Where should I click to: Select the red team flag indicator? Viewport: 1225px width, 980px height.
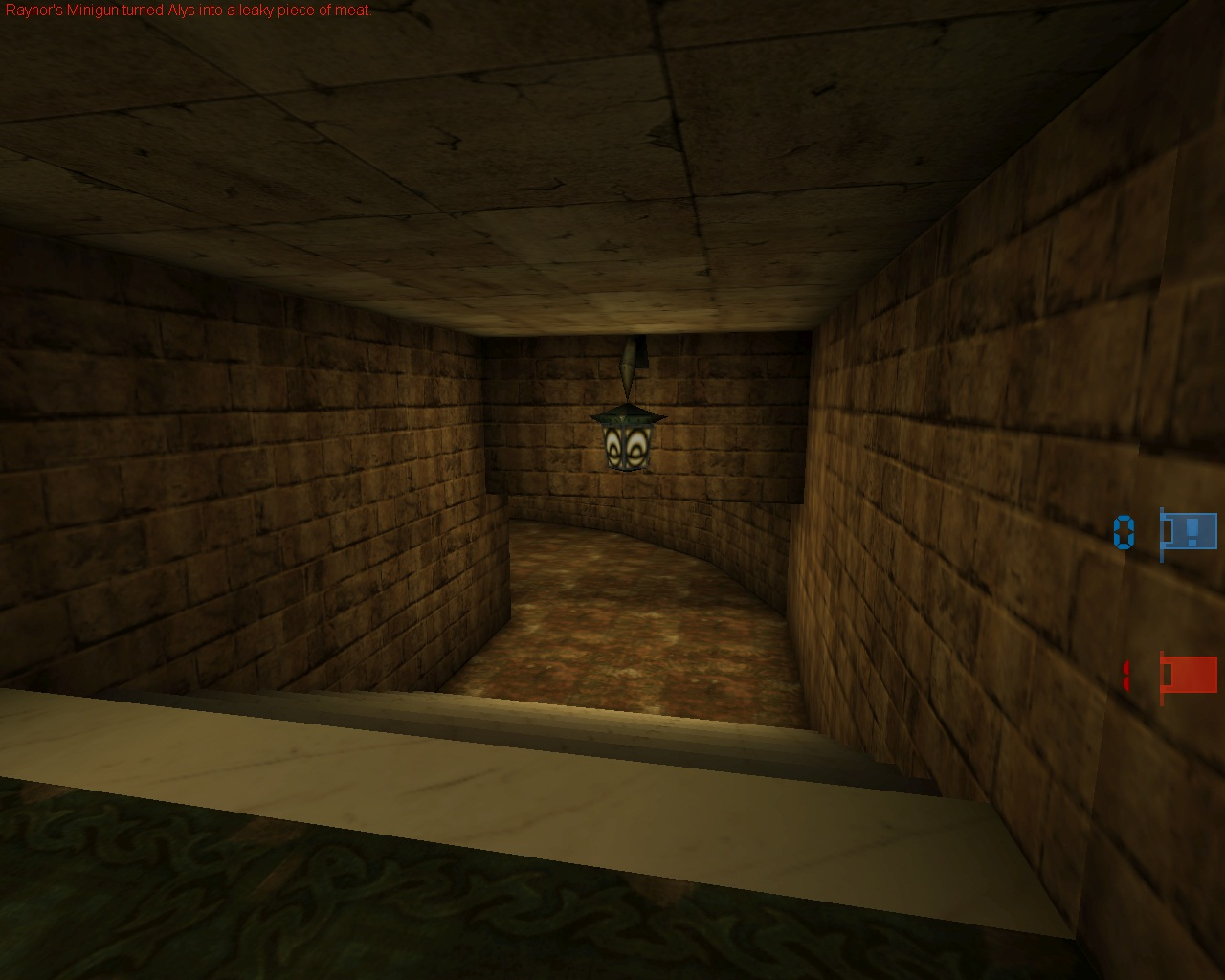click(x=1193, y=676)
